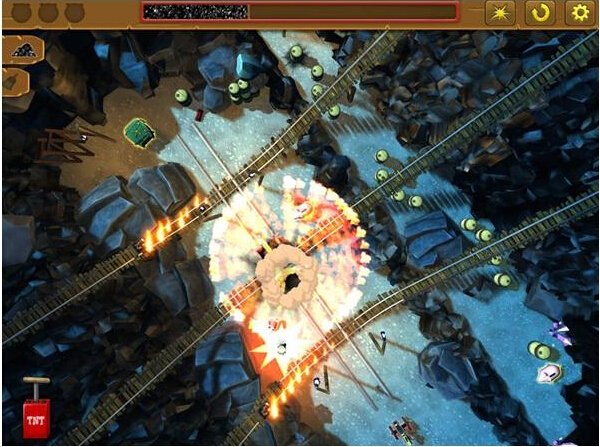The image size is (600, 447).
Task: Click the yellow starburst explosion button
Action: click(x=500, y=13)
